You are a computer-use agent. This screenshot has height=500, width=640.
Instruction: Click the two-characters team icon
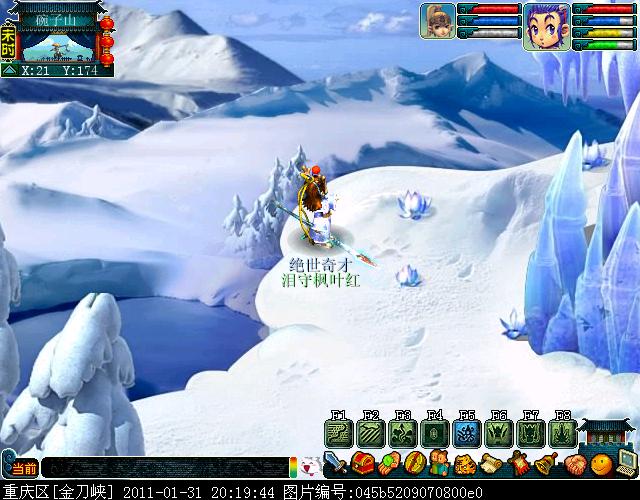pyautogui.click(x=439, y=464)
